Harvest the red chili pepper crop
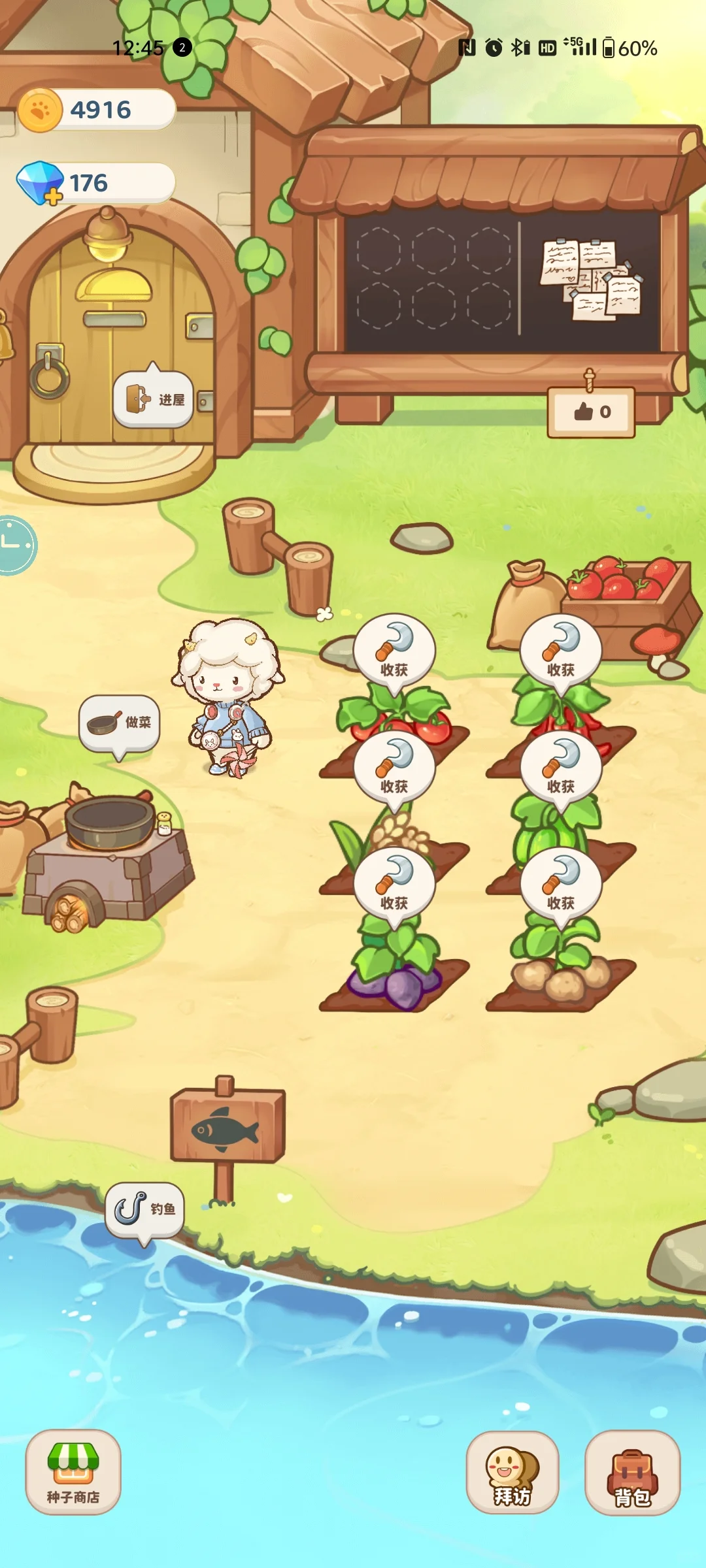Viewport: 706px width, 1568px height. [x=561, y=652]
